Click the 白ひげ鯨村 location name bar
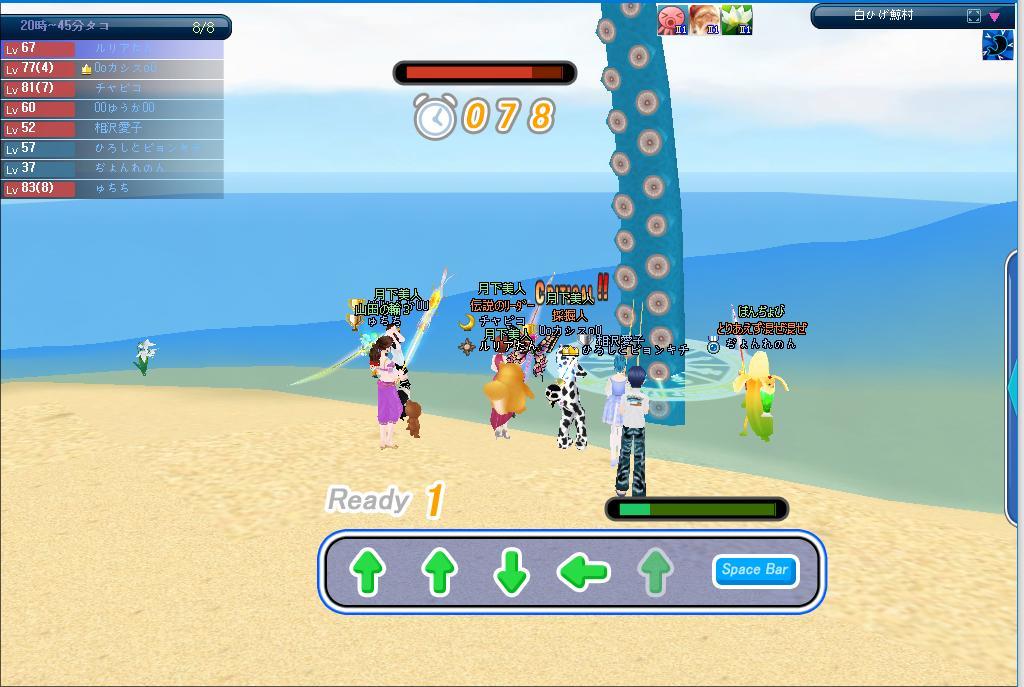Screen dimensions: 1024x687 [885, 16]
